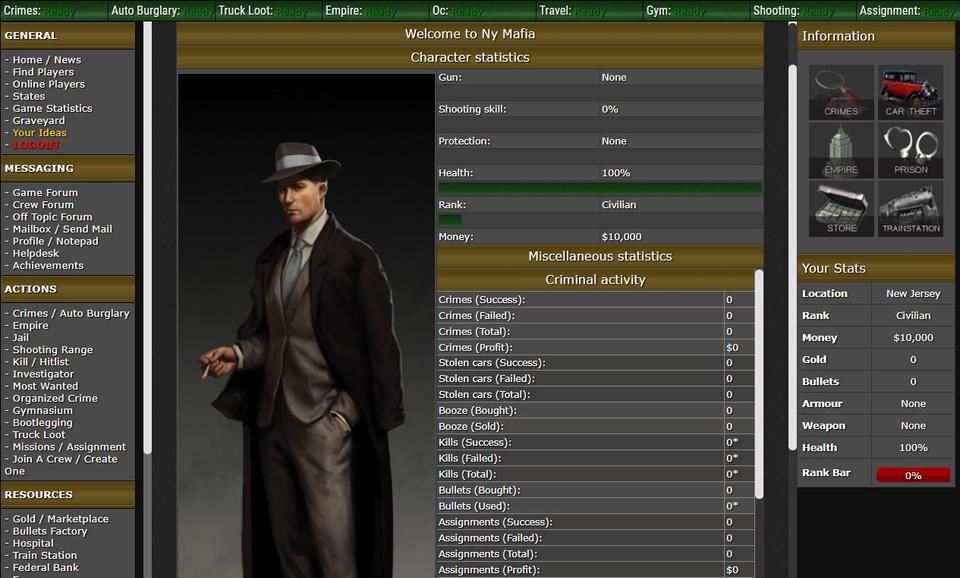View the Achievements page

pos(48,266)
